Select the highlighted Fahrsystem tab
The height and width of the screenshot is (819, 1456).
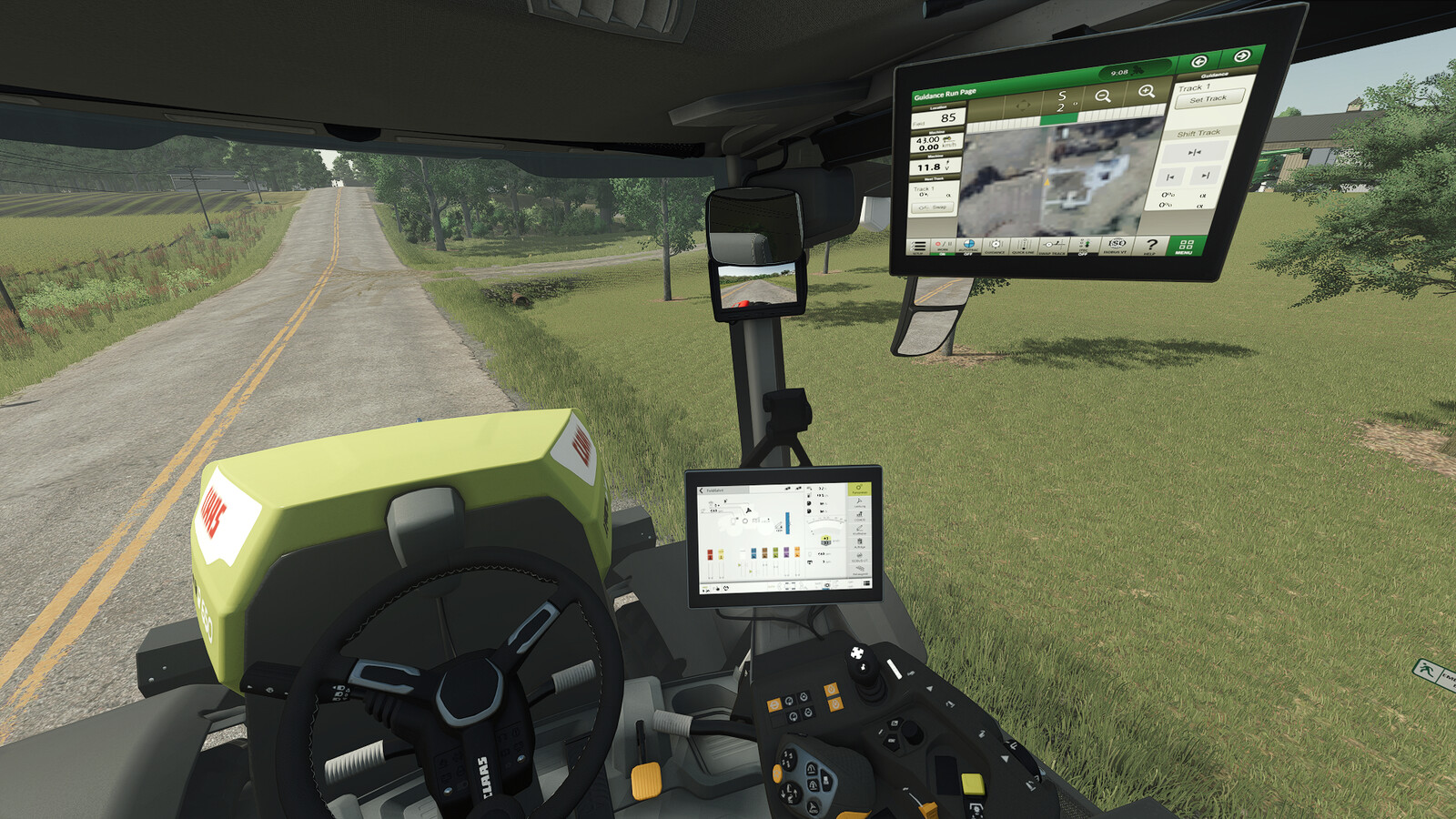pos(859,490)
